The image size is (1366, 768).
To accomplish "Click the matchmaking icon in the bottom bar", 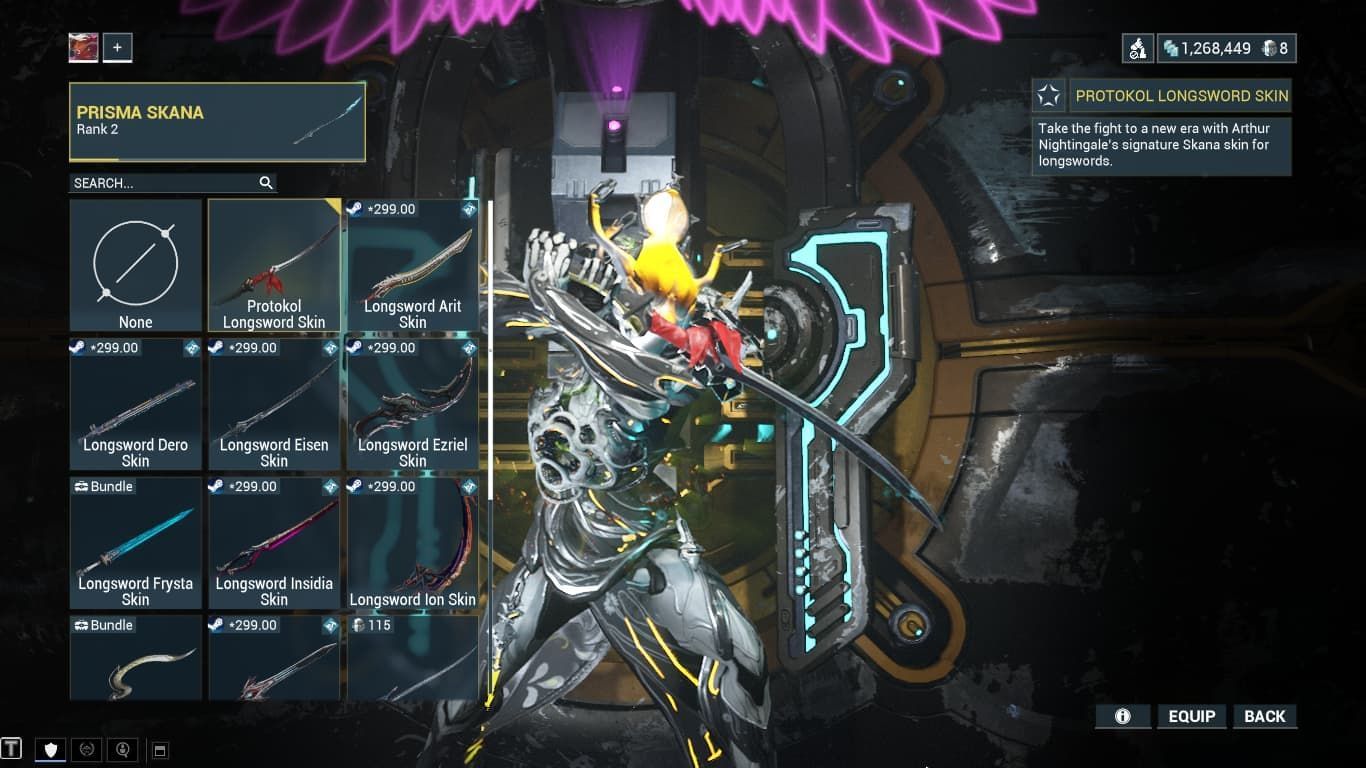I will point(87,748).
